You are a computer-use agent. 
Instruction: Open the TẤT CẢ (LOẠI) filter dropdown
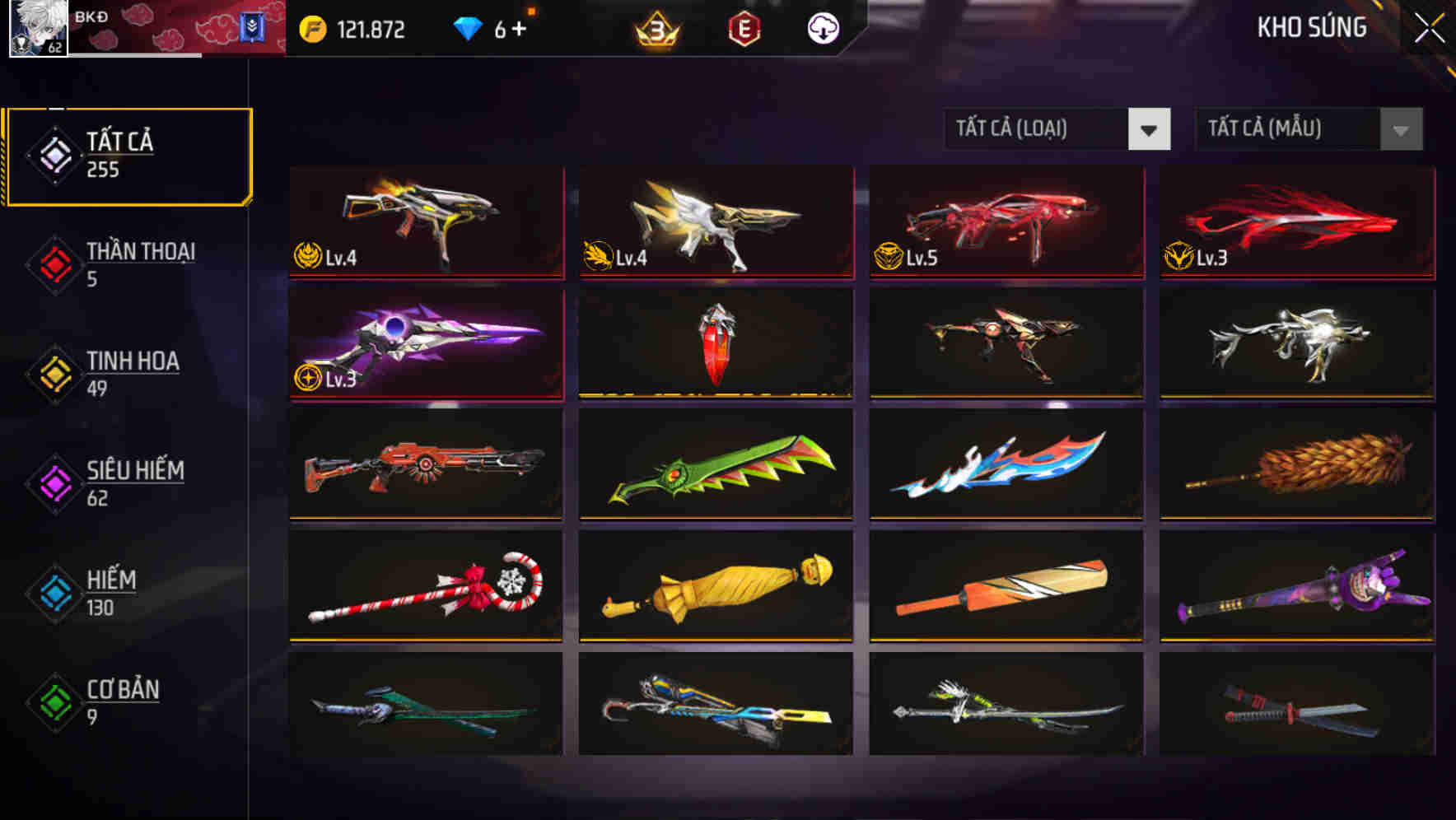(x=1057, y=129)
